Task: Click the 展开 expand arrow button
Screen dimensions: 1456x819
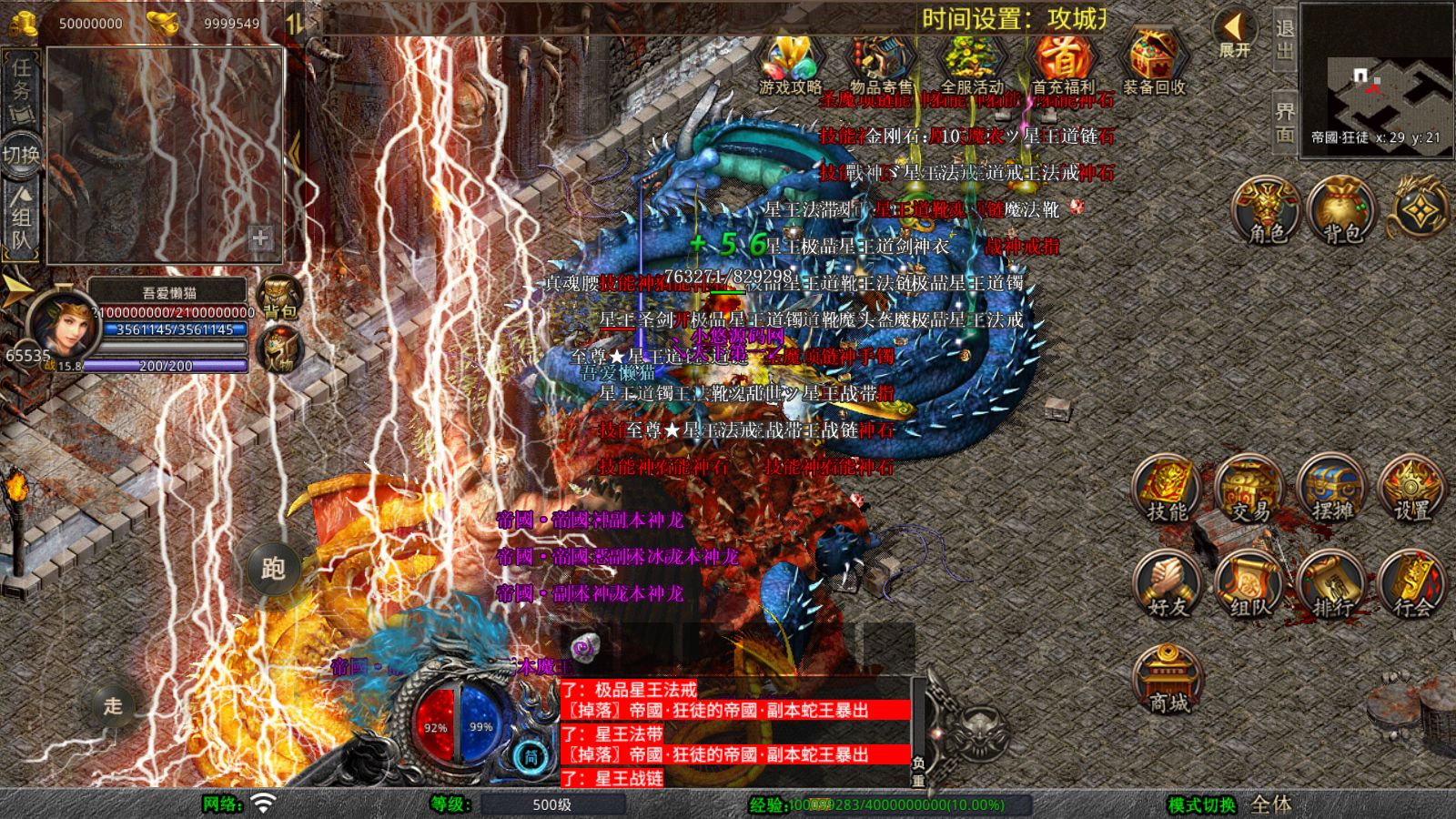Action: [1235, 35]
